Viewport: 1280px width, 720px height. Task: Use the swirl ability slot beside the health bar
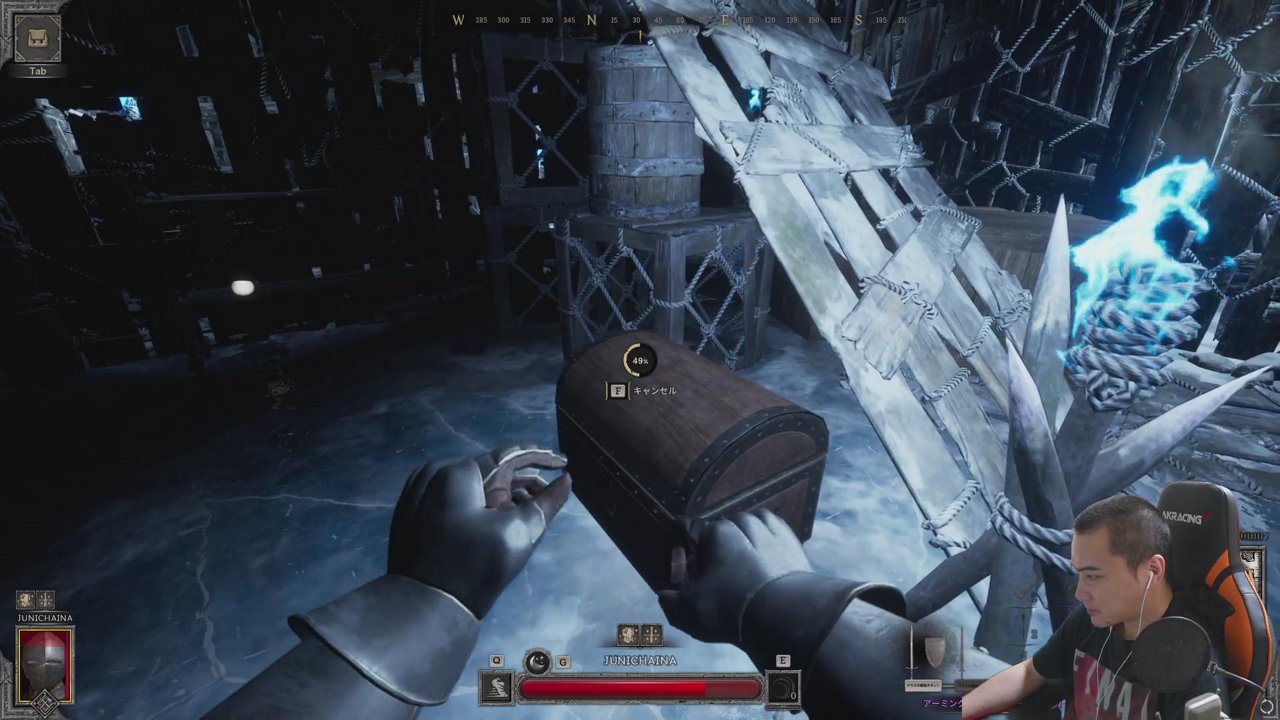(x=782, y=689)
